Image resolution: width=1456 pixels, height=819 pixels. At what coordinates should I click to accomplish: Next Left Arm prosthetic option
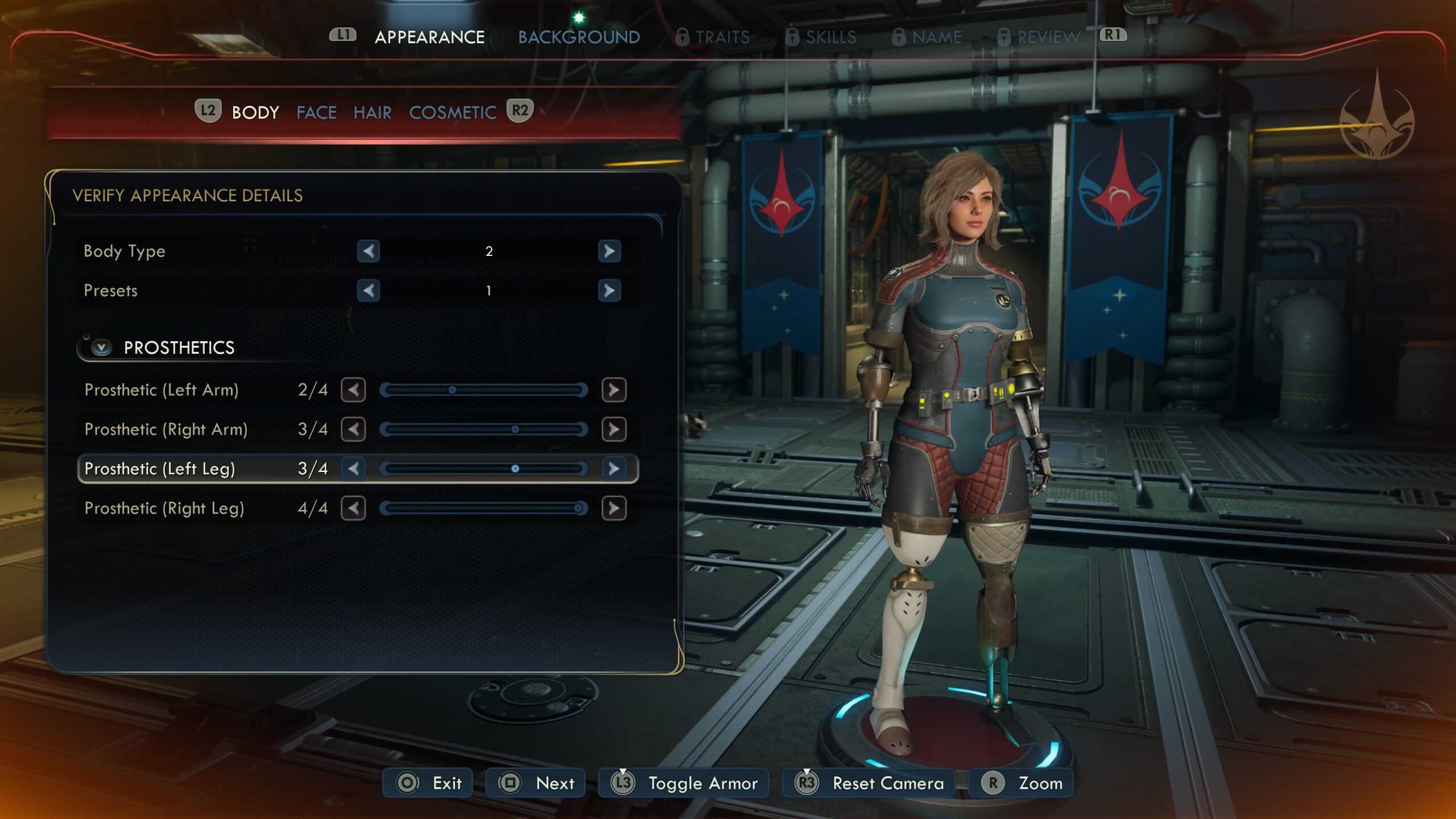[614, 390]
